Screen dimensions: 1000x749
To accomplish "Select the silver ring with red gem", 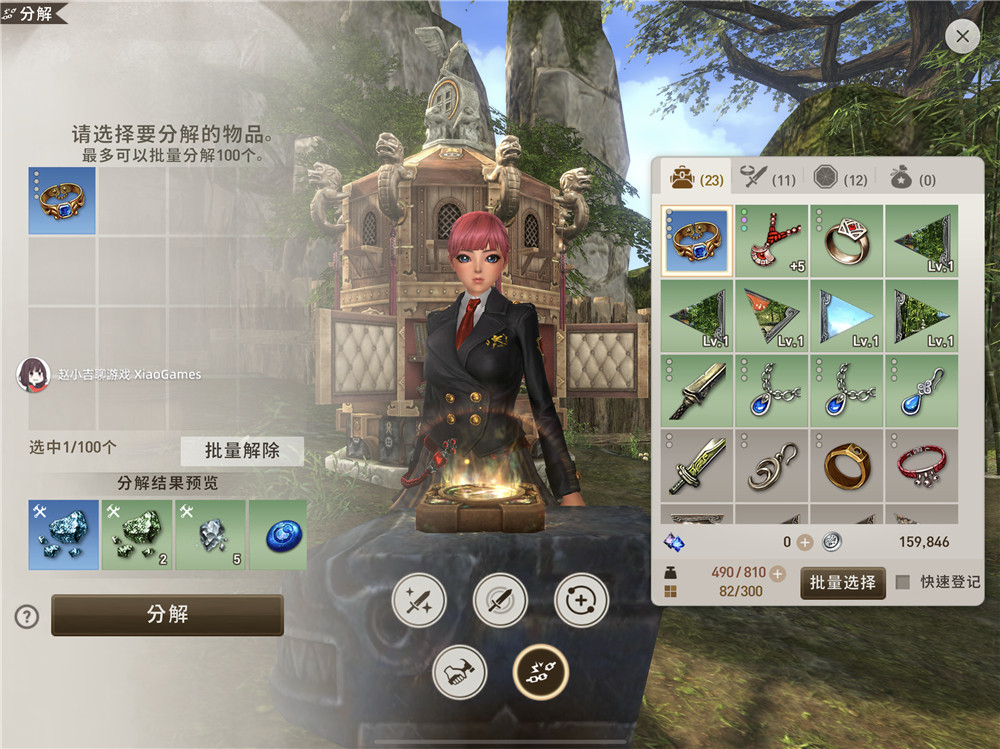I will pyautogui.click(x=846, y=242).
